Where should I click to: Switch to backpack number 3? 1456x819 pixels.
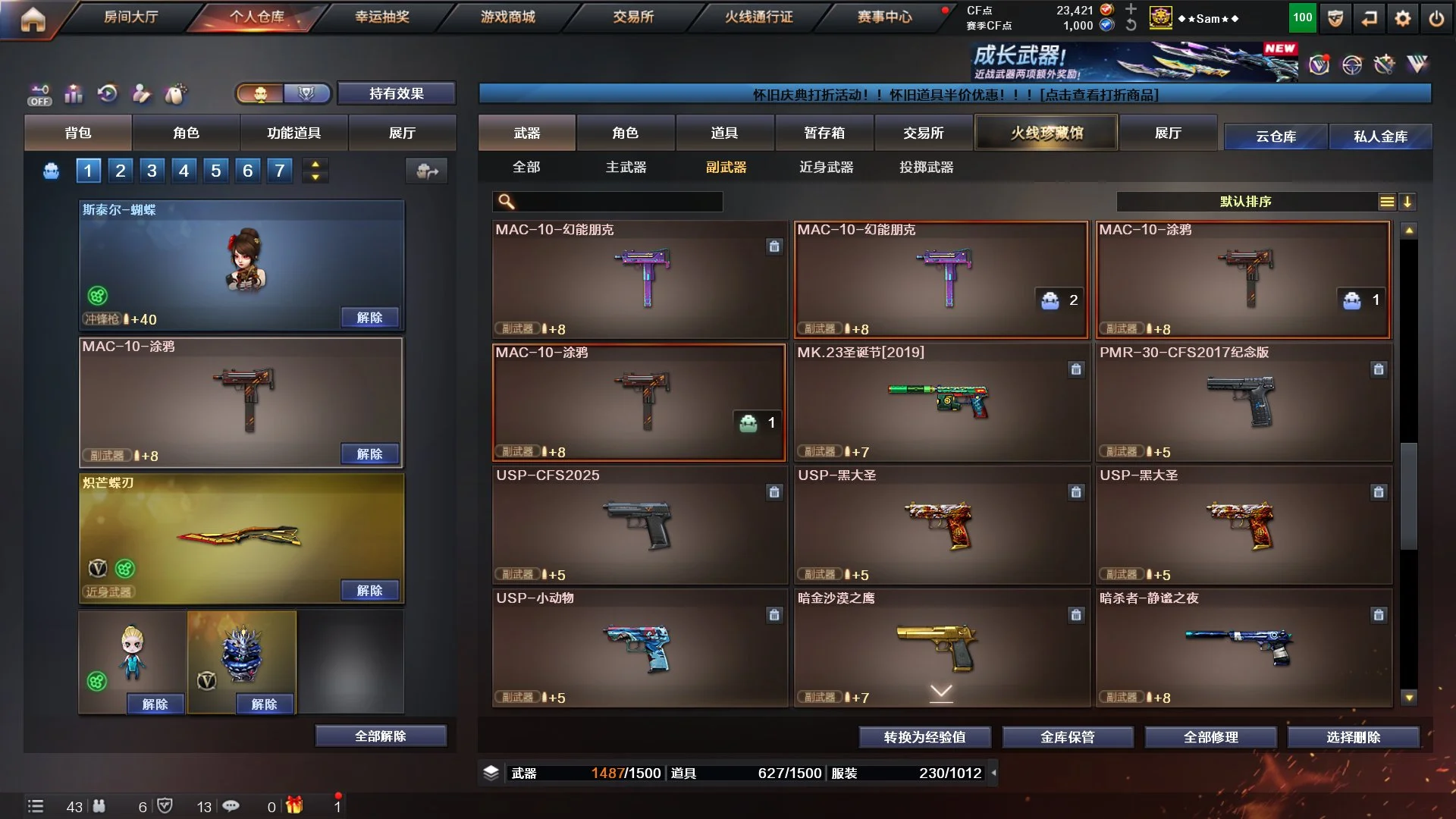[x=152, y=171]
